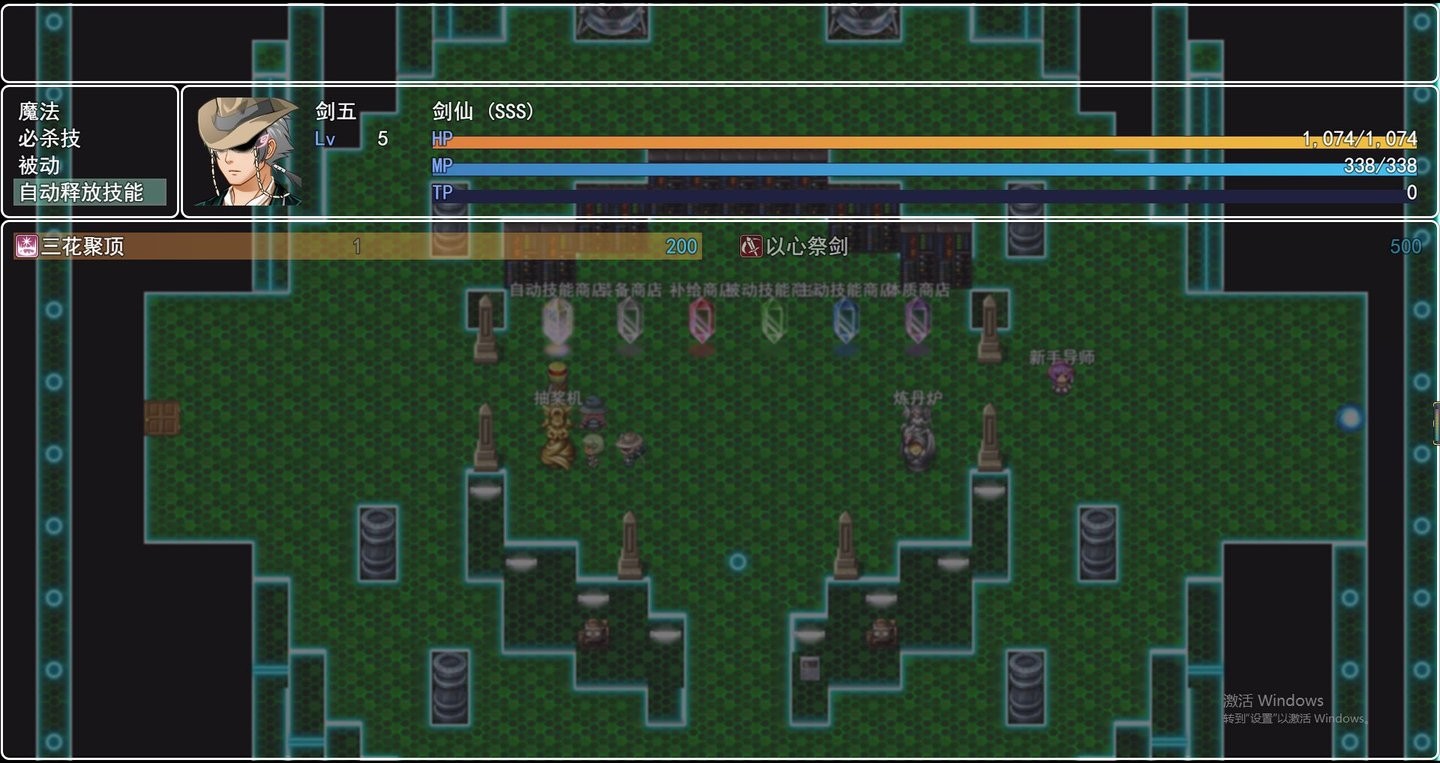This screenshot has height=763, width=1440.
Task: Click the glowing blue orb on the right
Action: [x=1352, y=419]
